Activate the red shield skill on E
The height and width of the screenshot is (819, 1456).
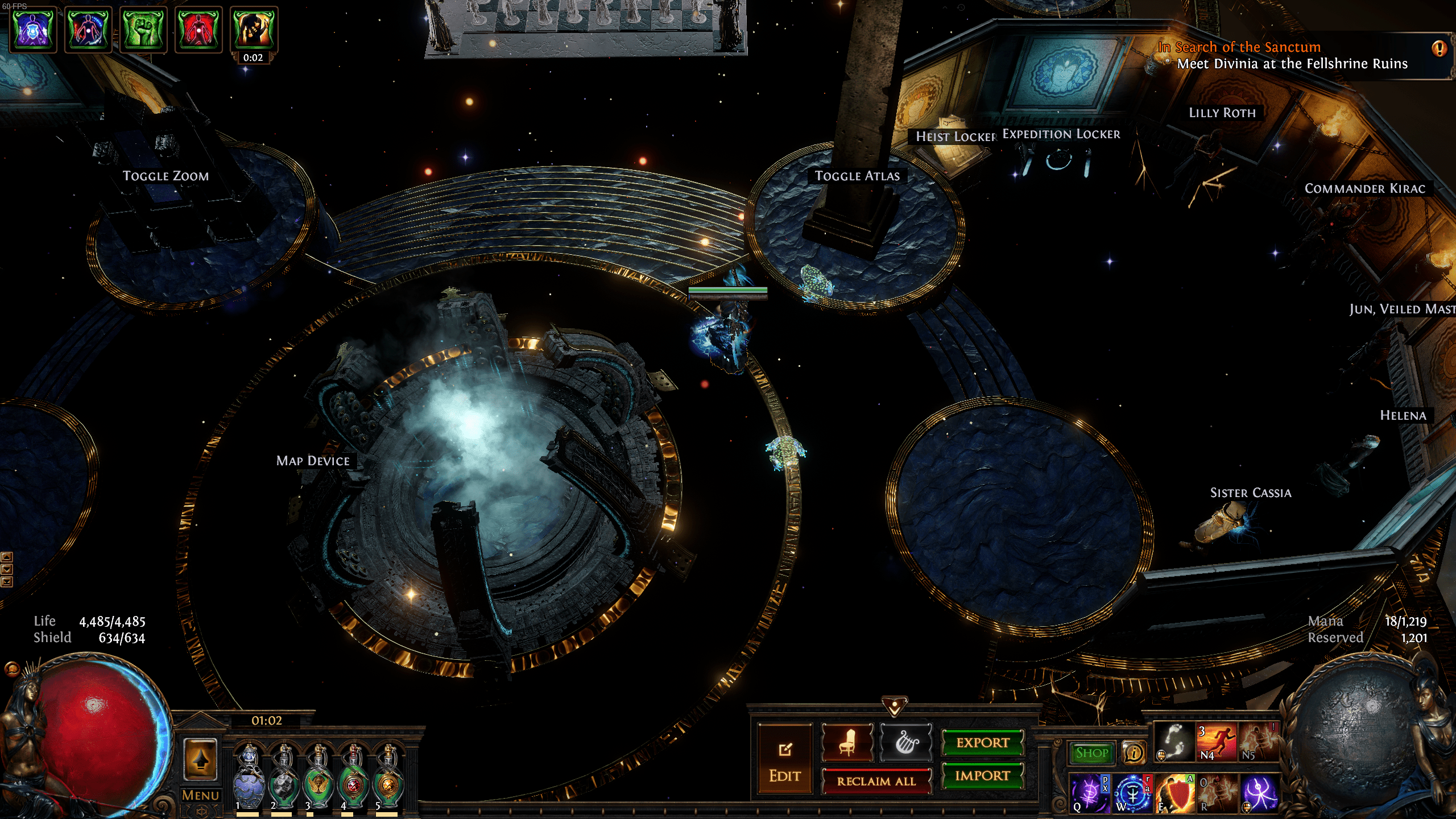point(1174,793)
